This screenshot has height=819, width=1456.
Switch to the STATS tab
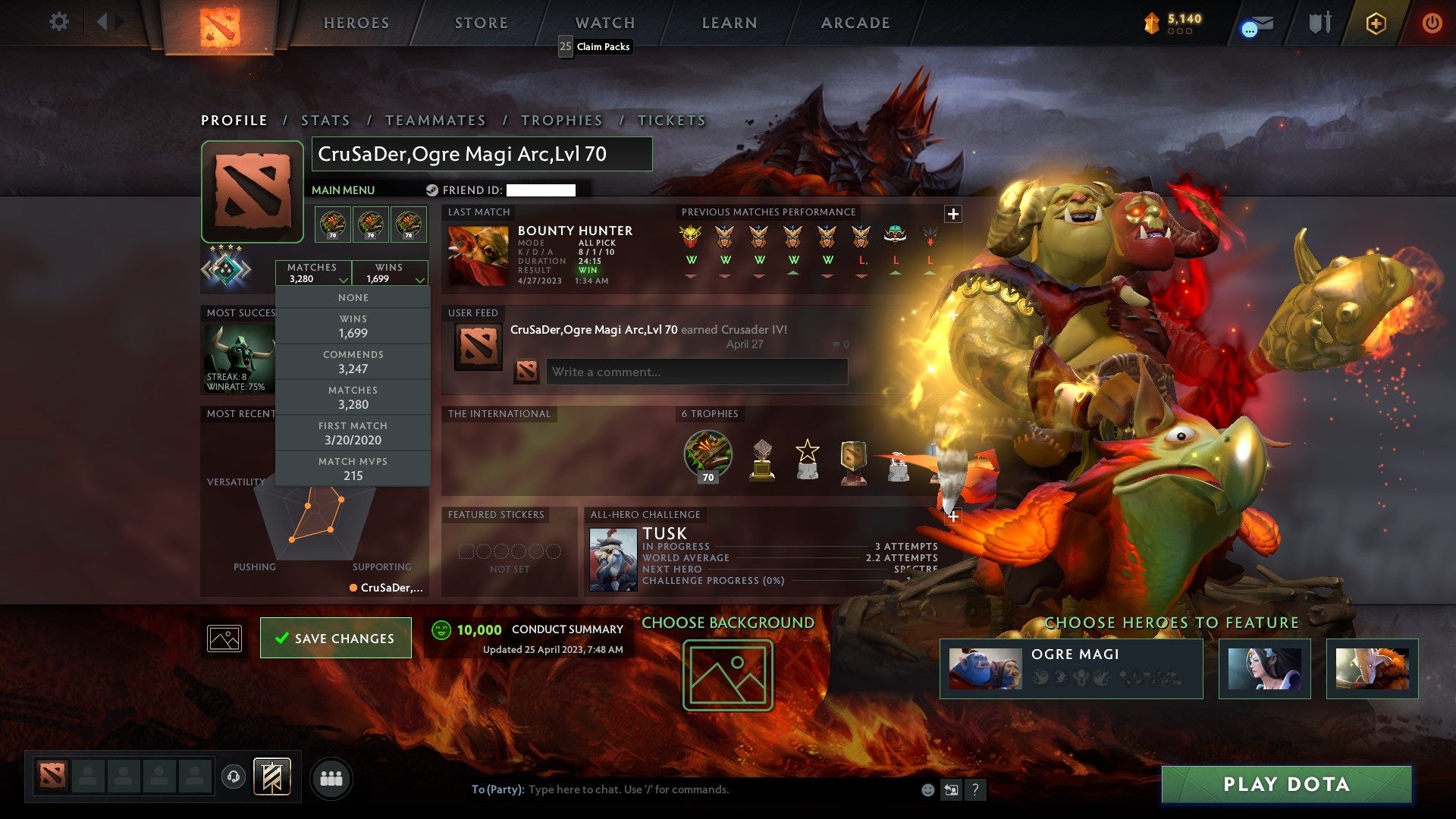pyautogui.click(x=324, y=120)
